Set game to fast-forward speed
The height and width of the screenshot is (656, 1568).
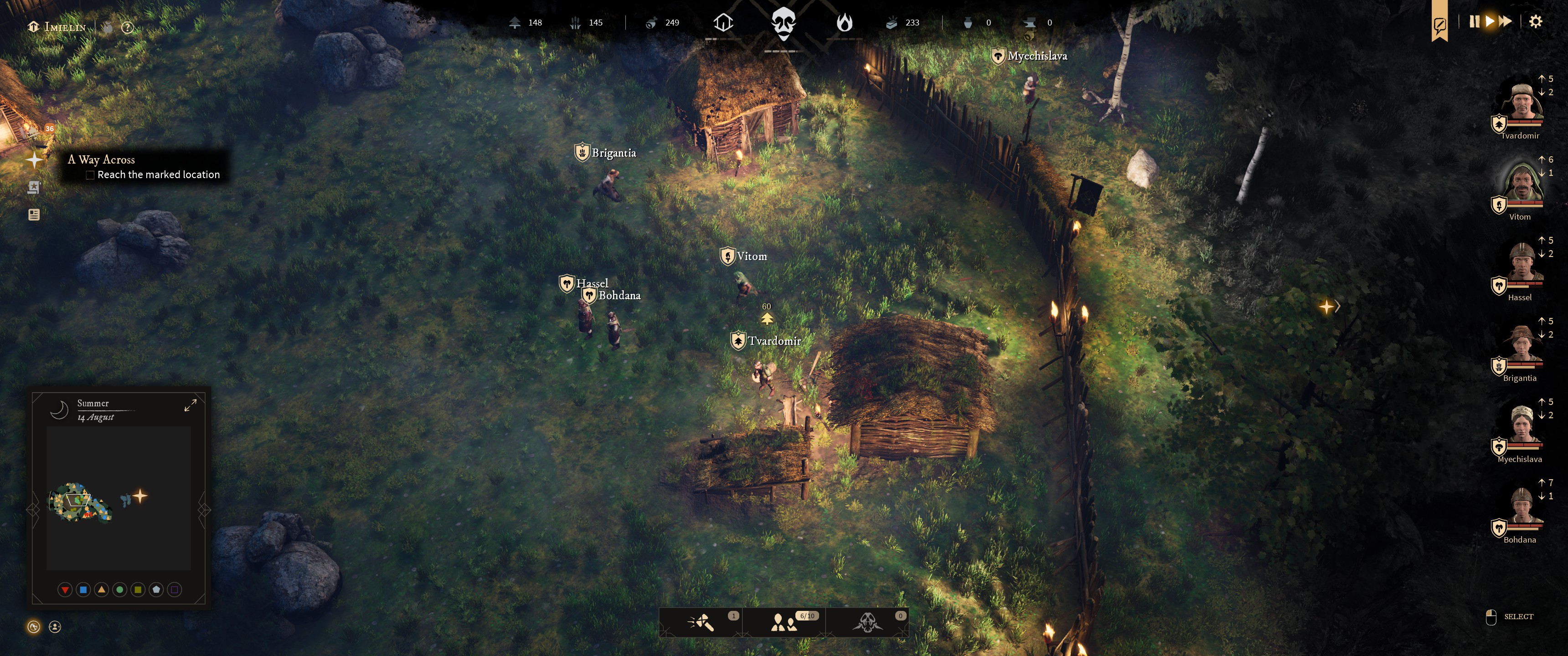click(1505, 22)
